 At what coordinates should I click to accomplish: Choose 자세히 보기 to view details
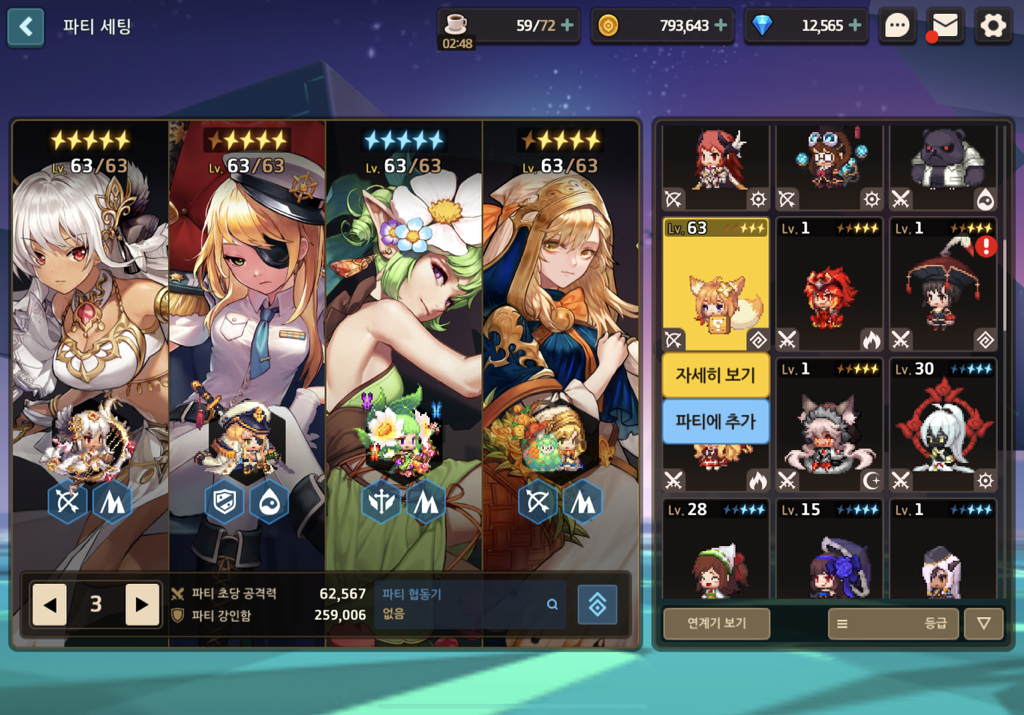click(x=716, y=375)
